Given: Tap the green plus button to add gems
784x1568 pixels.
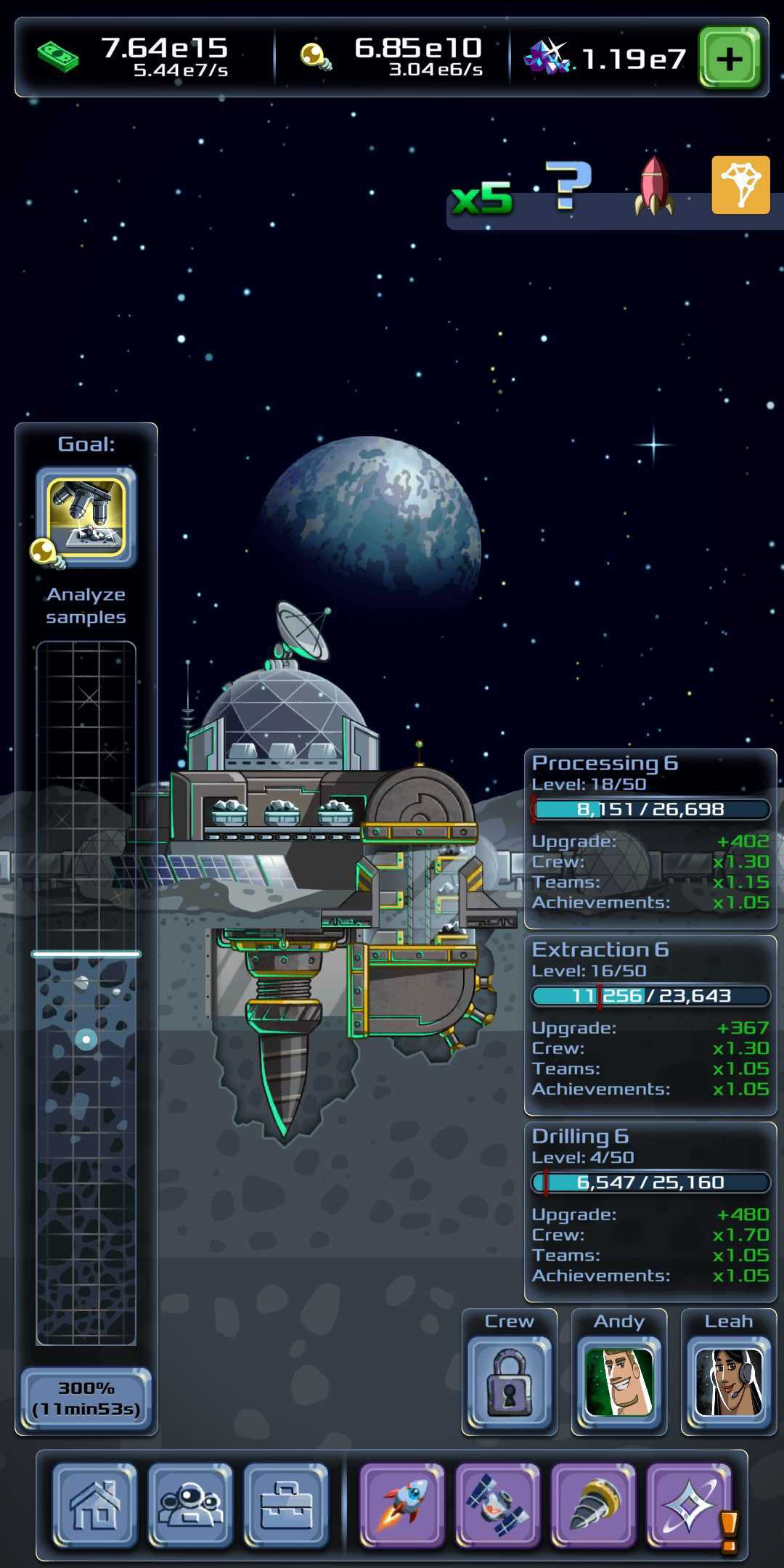Looking at the screenshot, I should pos(729,58).
